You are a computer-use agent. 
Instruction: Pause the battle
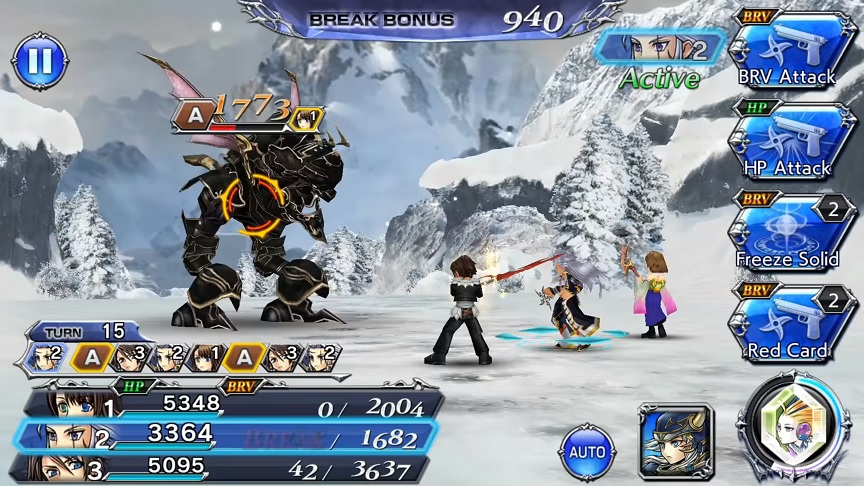pyautogui.click(x=39, y=62)
